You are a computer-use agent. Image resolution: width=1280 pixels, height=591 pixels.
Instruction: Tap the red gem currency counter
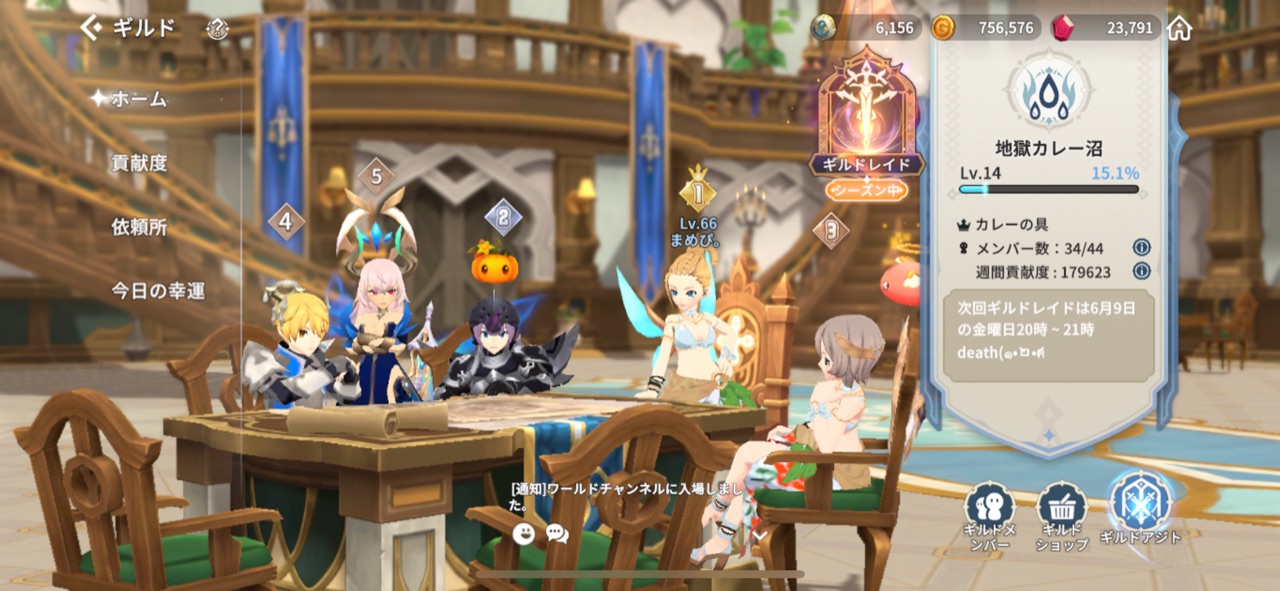click(1106, 28)
